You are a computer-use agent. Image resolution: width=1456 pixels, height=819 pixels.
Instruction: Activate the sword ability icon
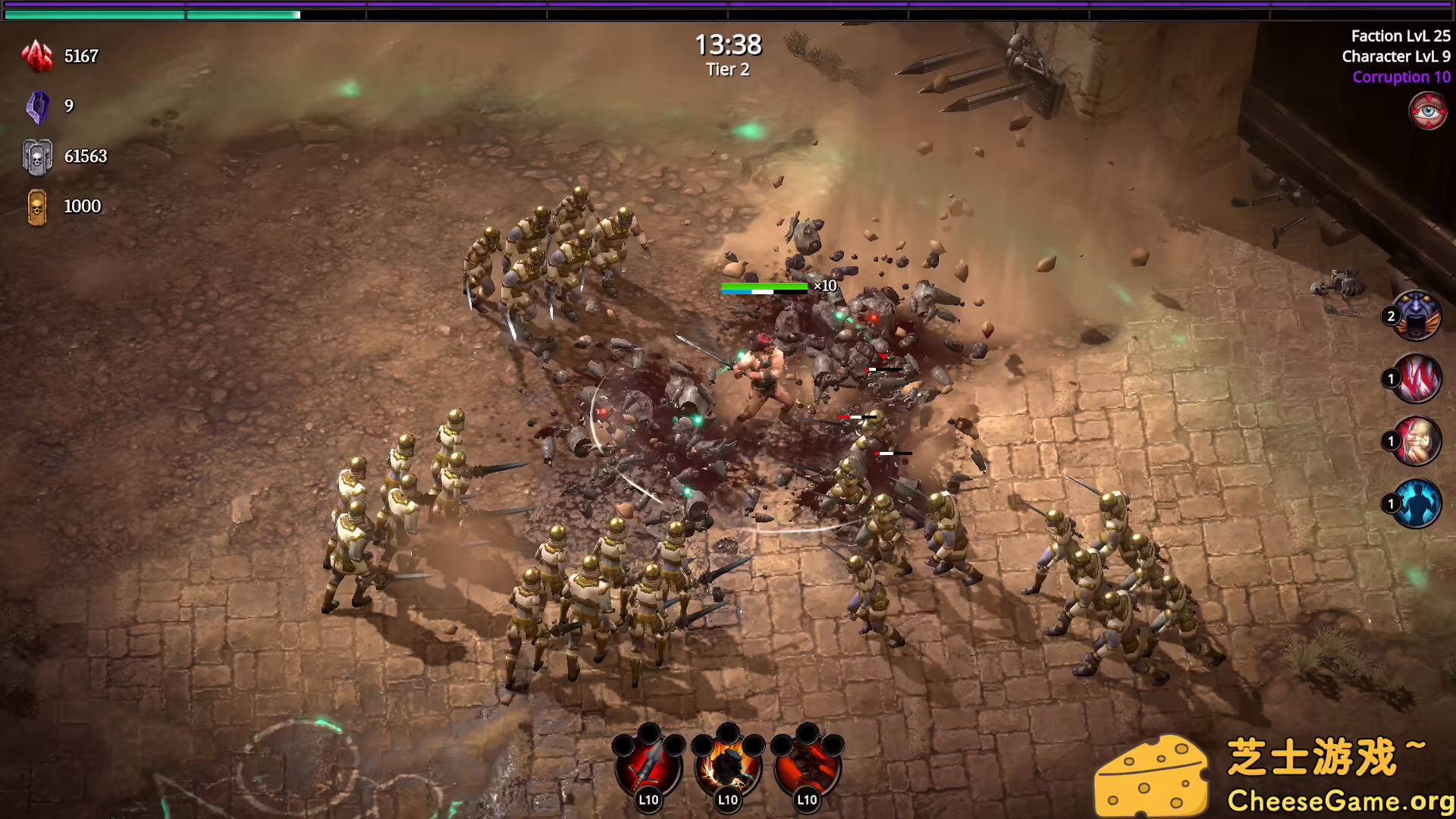[648, 766]
